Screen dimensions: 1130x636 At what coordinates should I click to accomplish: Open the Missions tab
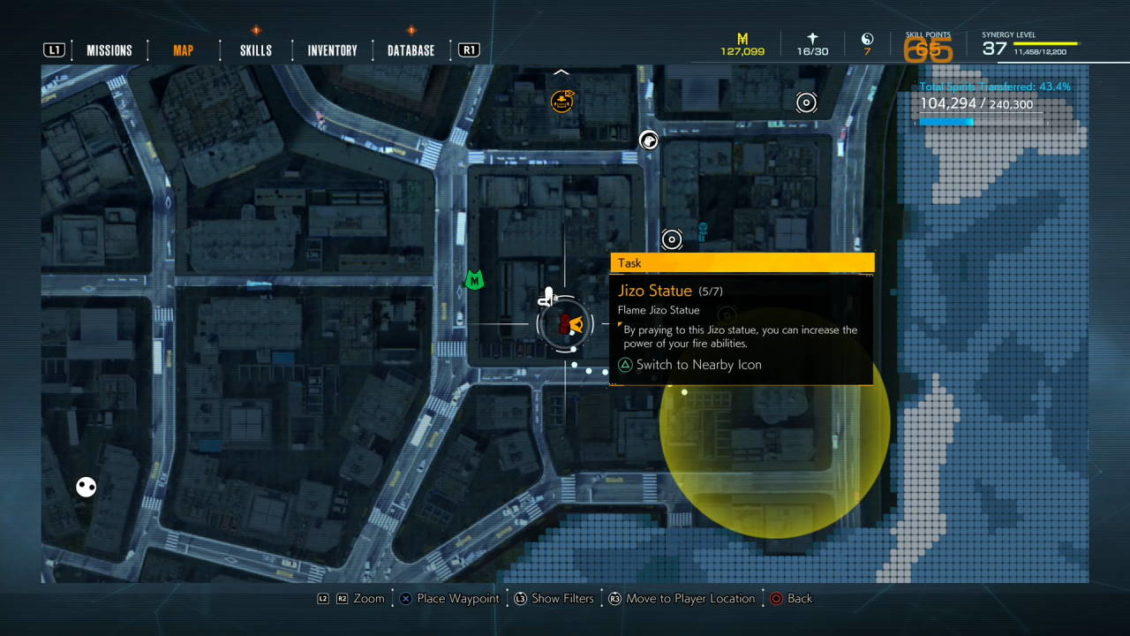pos(109,50)
